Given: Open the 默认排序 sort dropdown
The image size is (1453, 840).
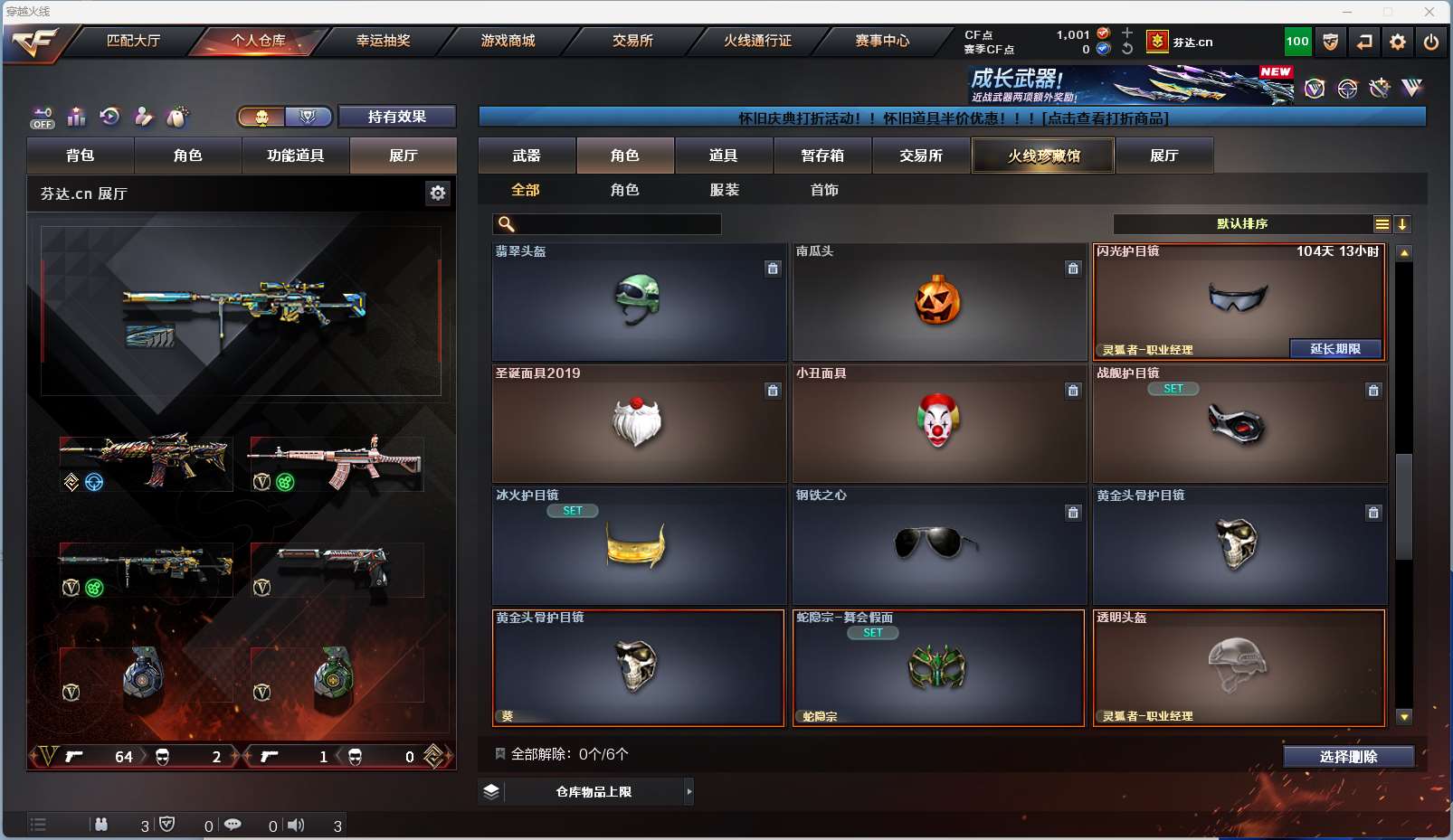Looking at the screenshot, I should [1242, 224].
